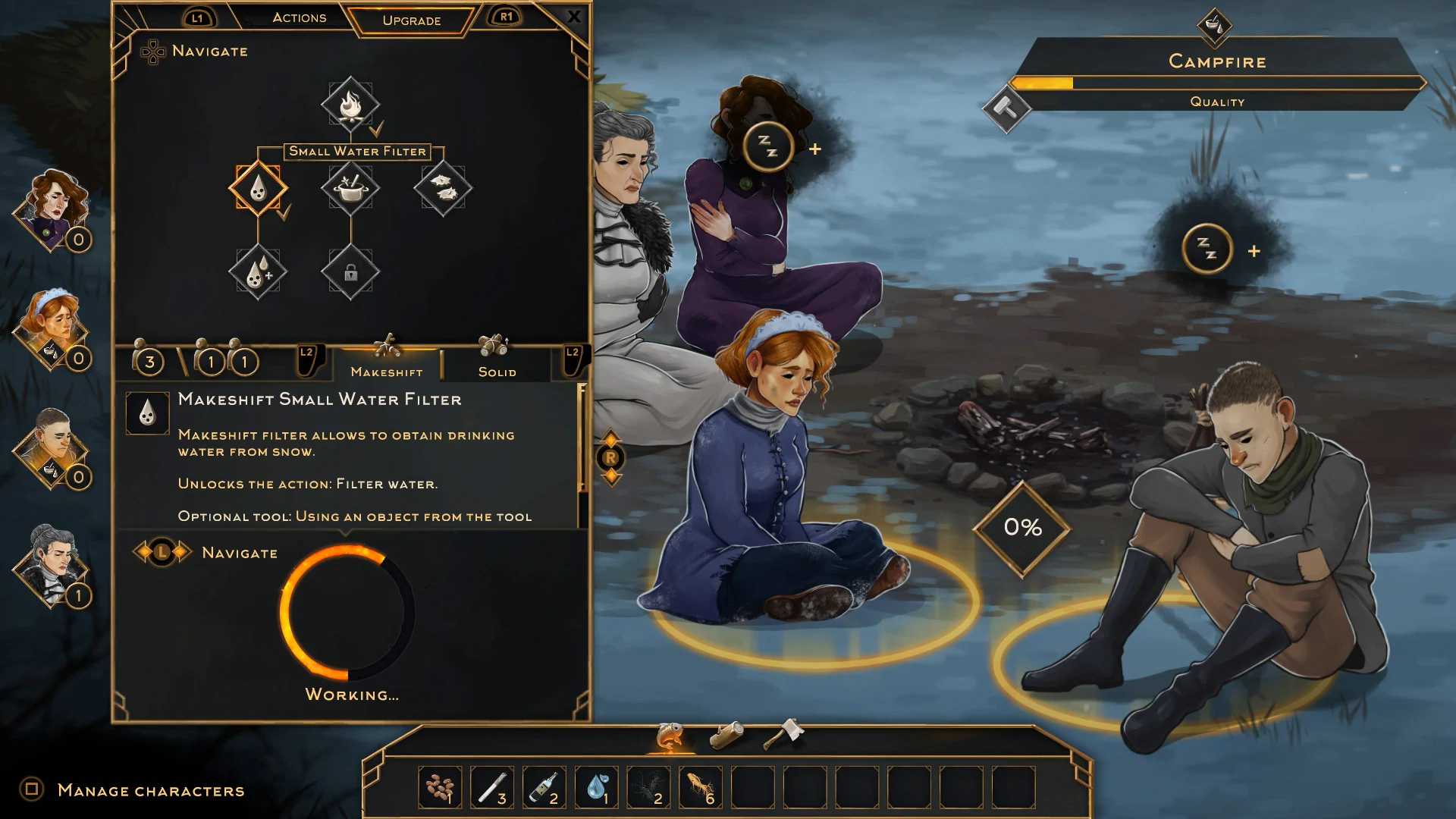Click the bottle item in the inventory bar
This screenshot has width=1456, height=819.
point(544,786)
